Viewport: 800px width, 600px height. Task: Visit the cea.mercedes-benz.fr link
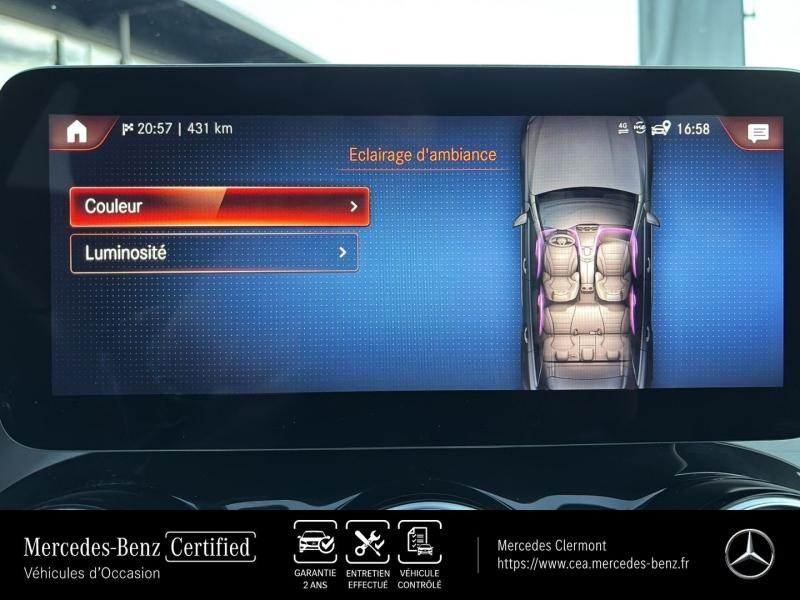click(x=594, y=564)
